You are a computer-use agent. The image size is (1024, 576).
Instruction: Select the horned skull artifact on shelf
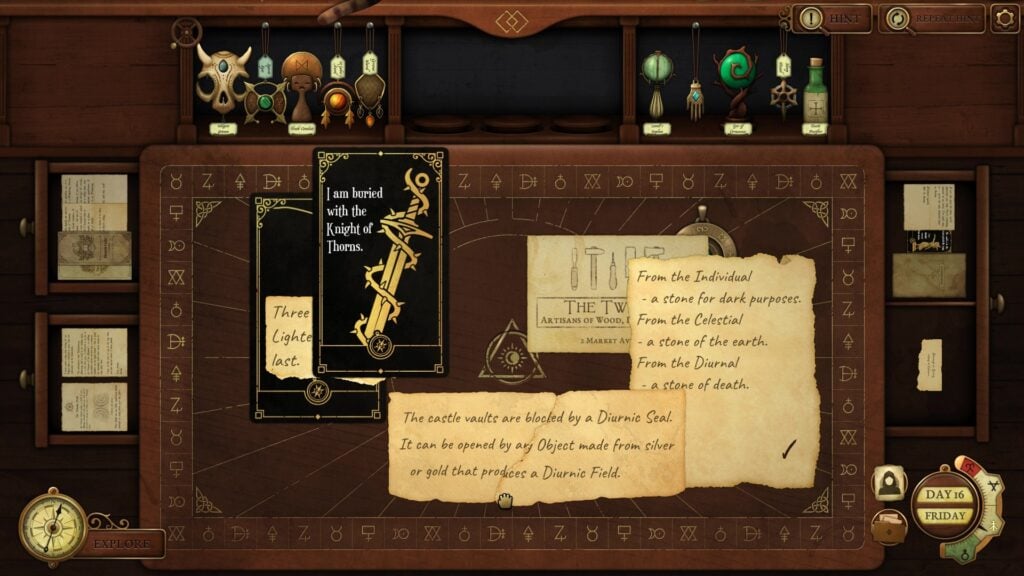tap(222, 78)
